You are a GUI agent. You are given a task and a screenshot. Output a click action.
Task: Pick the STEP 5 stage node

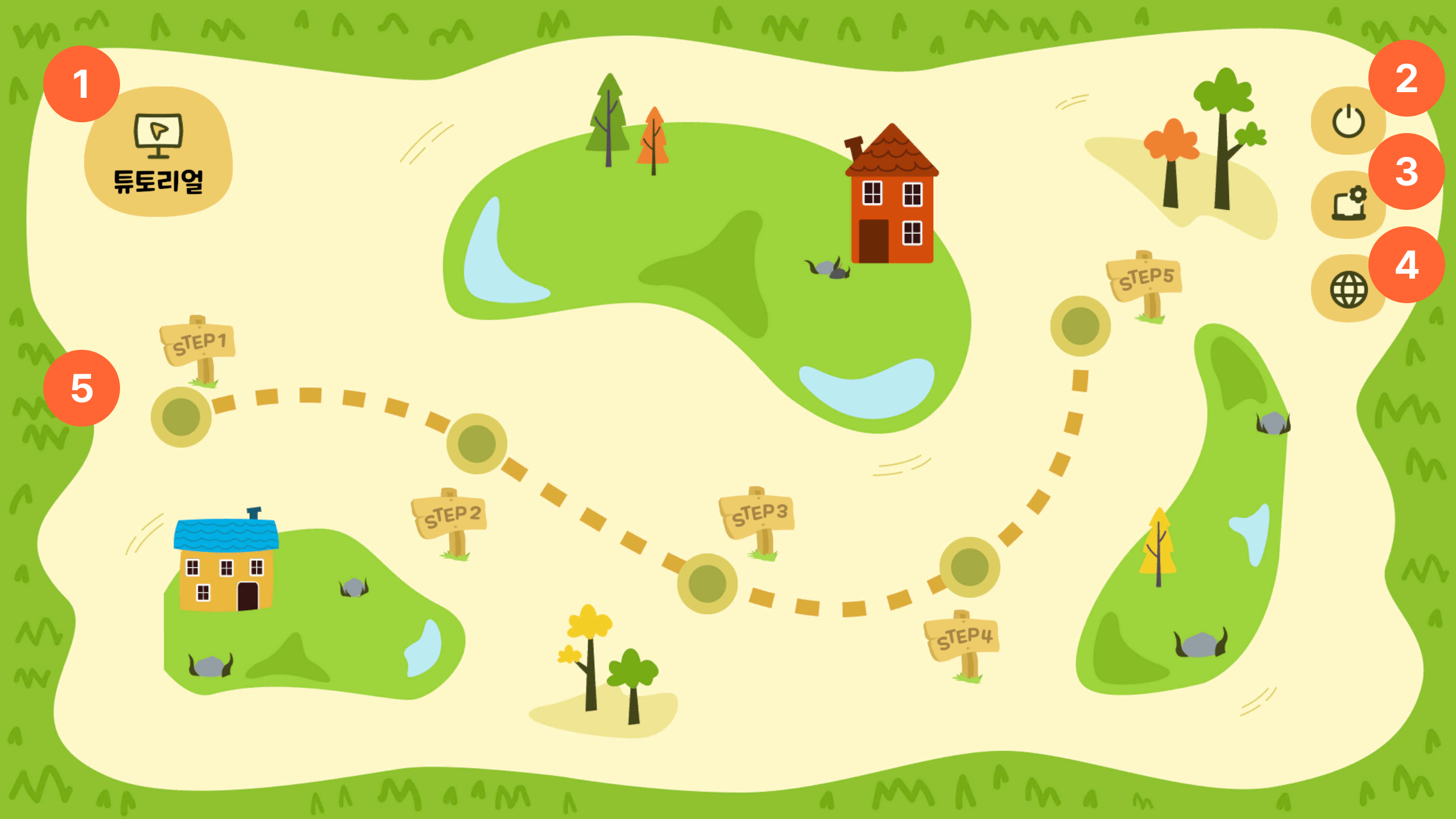pyautogui.click(x=1080, y=326)
